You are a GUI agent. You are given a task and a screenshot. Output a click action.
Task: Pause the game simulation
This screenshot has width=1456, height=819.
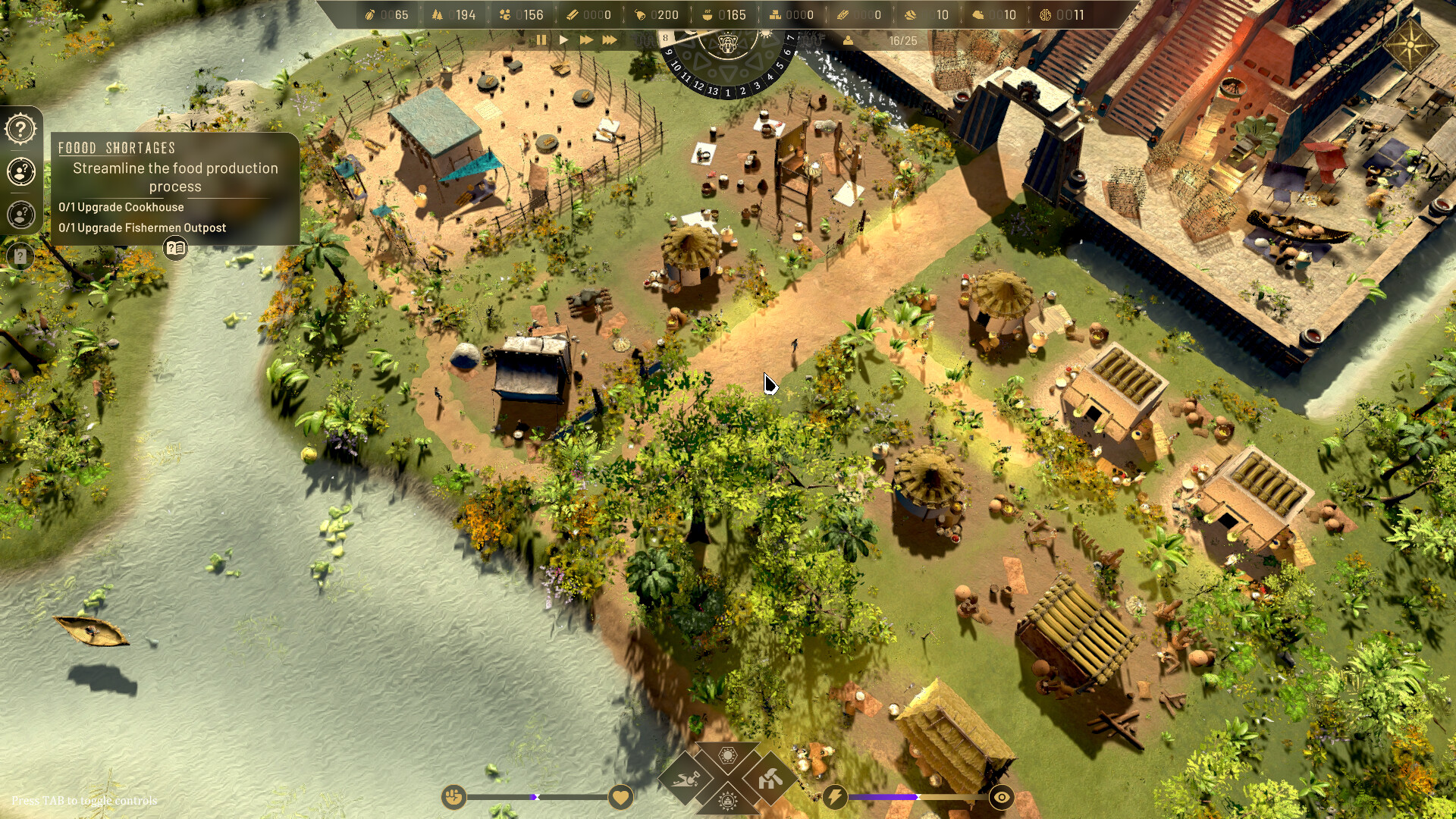(541, 40)
